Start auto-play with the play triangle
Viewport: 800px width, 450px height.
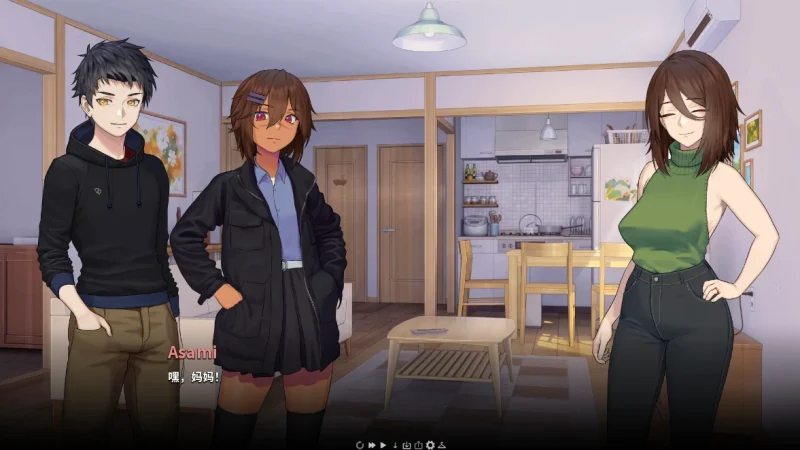click(x=383, y=445)
